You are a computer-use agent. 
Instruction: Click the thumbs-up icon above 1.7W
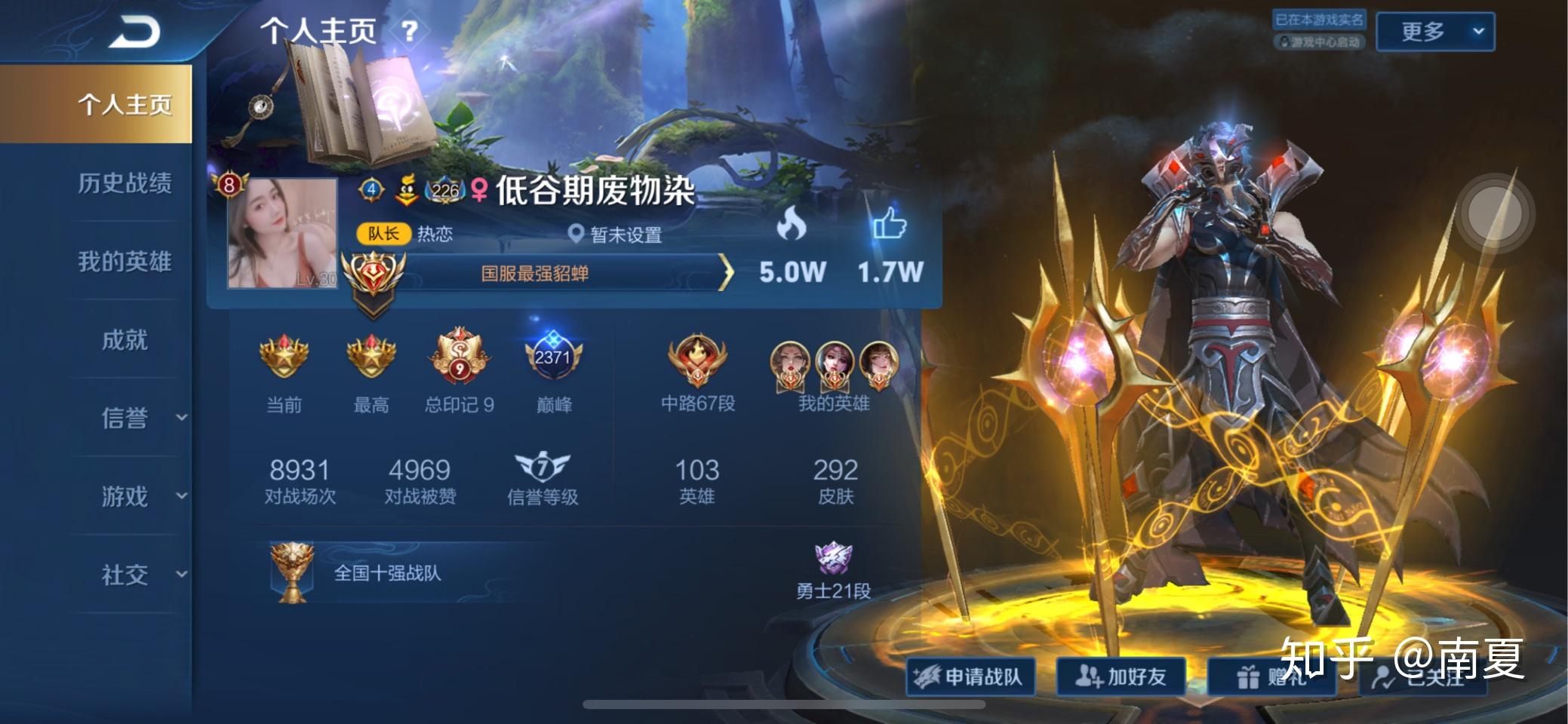[x=890, y=222]
